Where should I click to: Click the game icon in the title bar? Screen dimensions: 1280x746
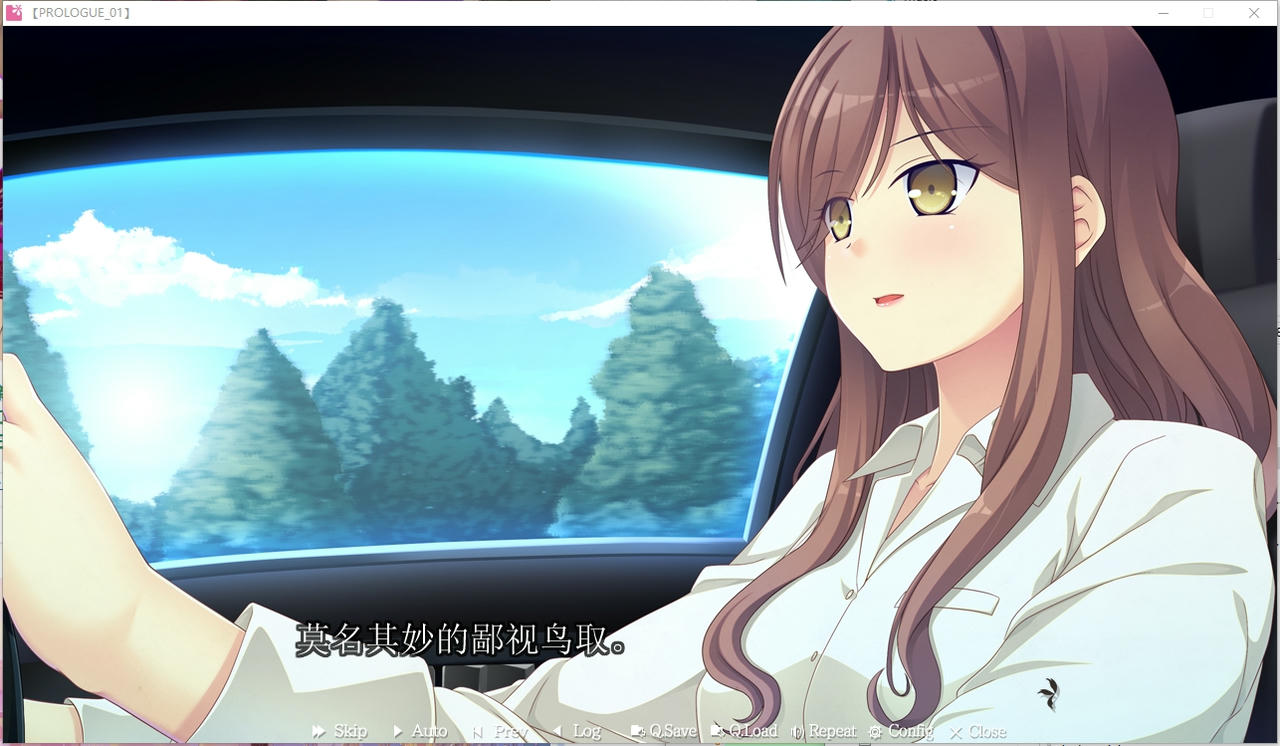click(15, 13)
